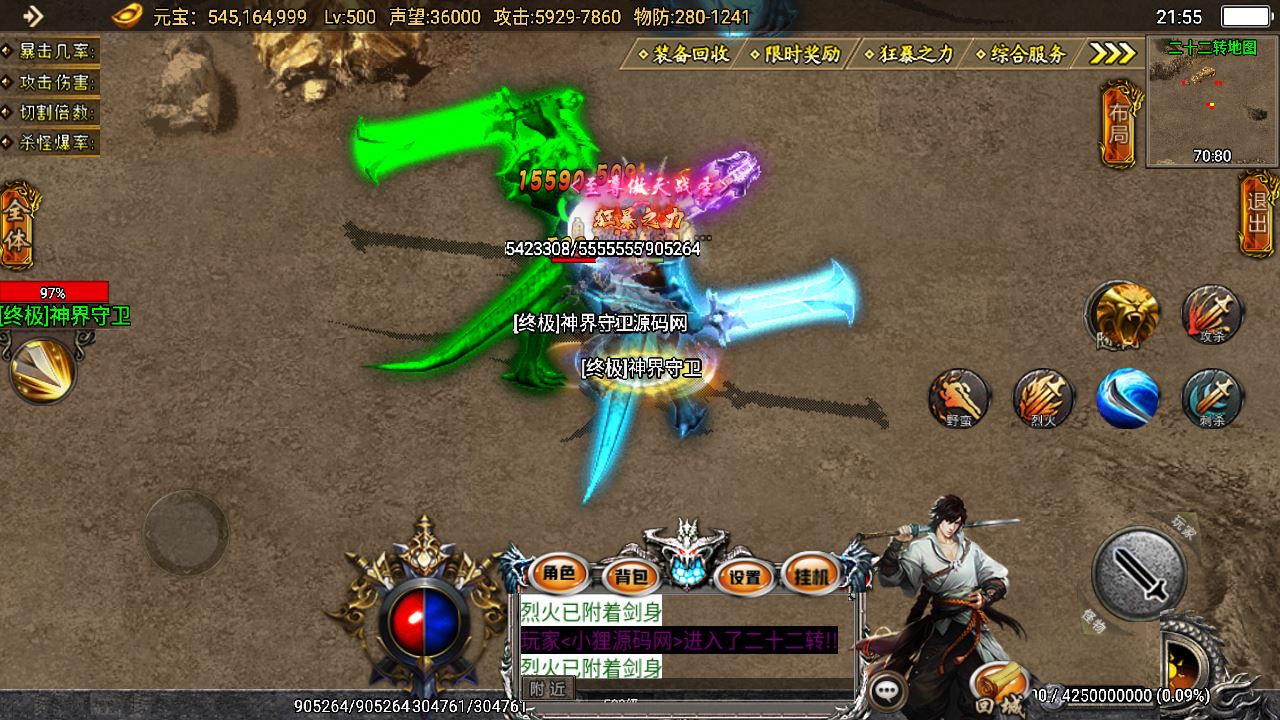Open the twenty-two-turn minimap
Viewport: 1280px width, 720px height.
pos(1212,100)
